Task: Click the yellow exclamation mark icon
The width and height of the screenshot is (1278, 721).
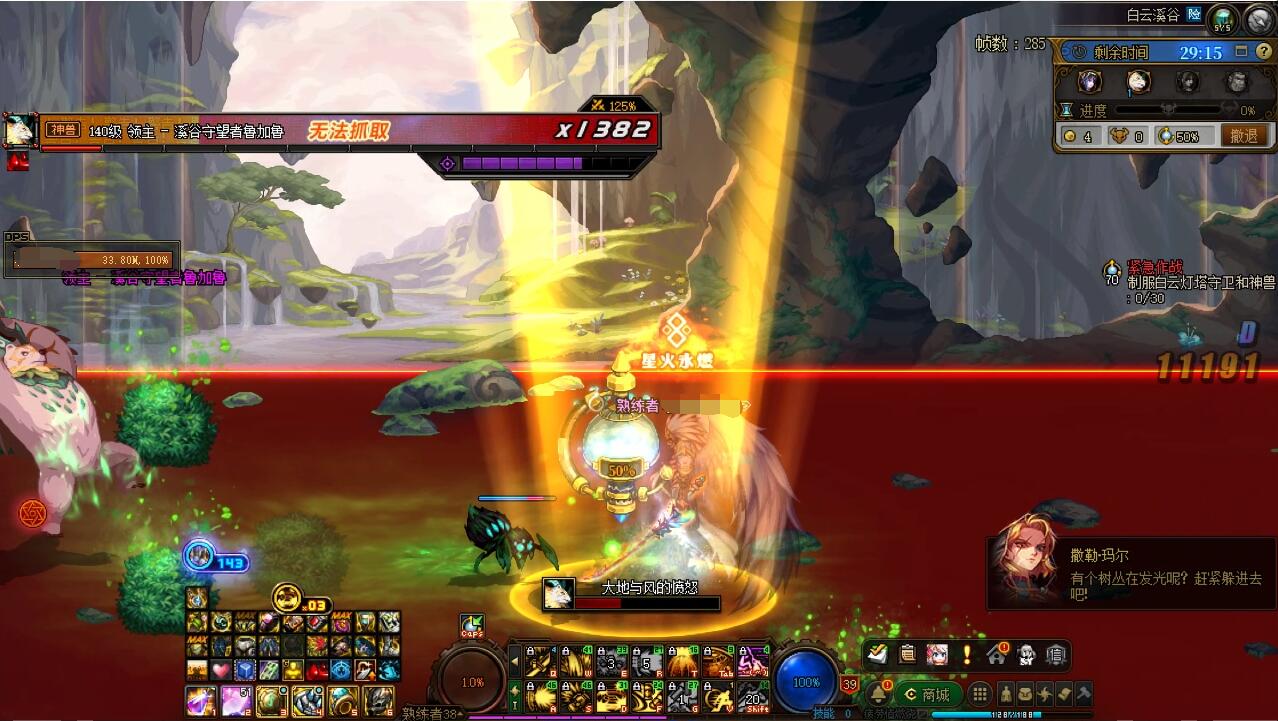Action: click(967, 655)
